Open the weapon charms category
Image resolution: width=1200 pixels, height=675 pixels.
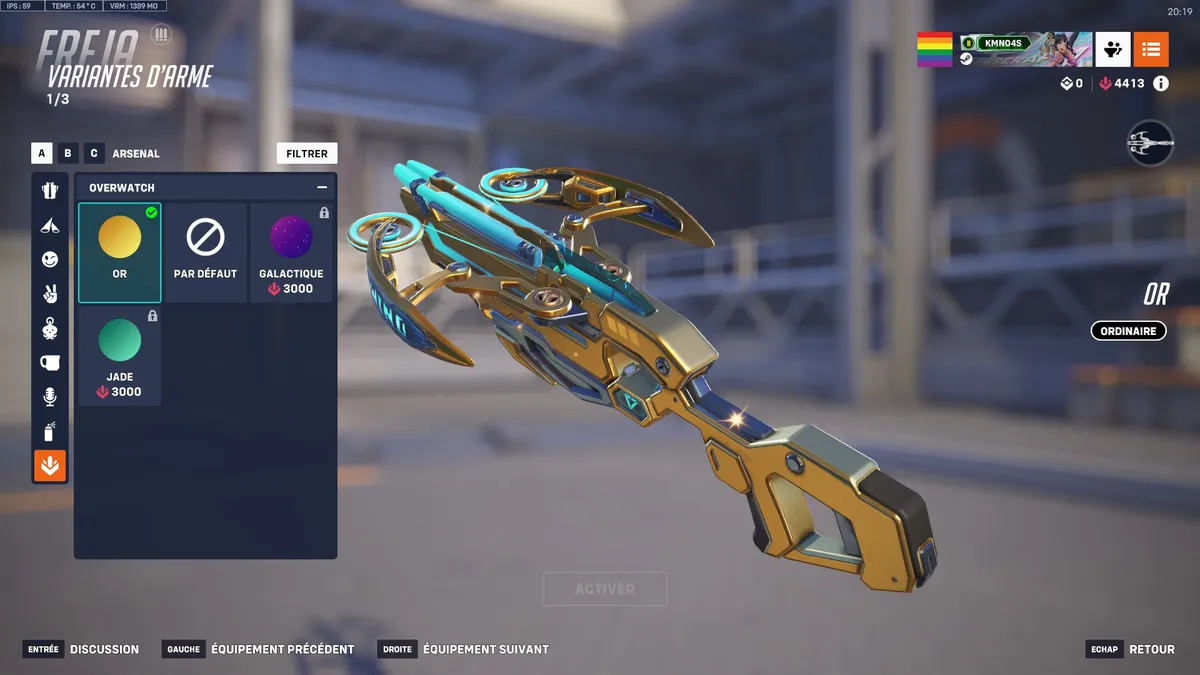click(x=50, y=328)
